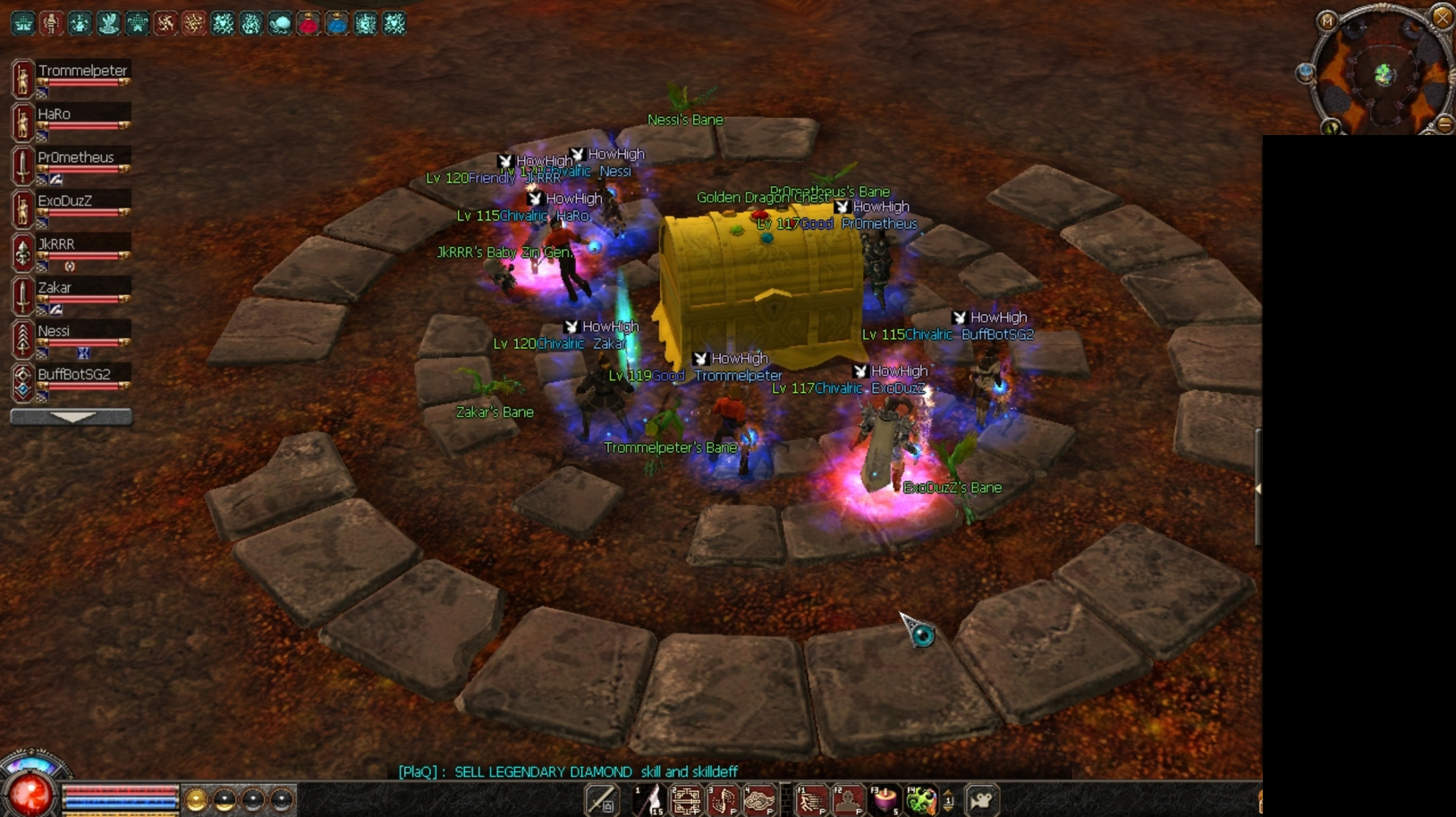Screen dimensions: 1456x817
Task: Click the circular minimap
Action: click(x=1384, y=75)
